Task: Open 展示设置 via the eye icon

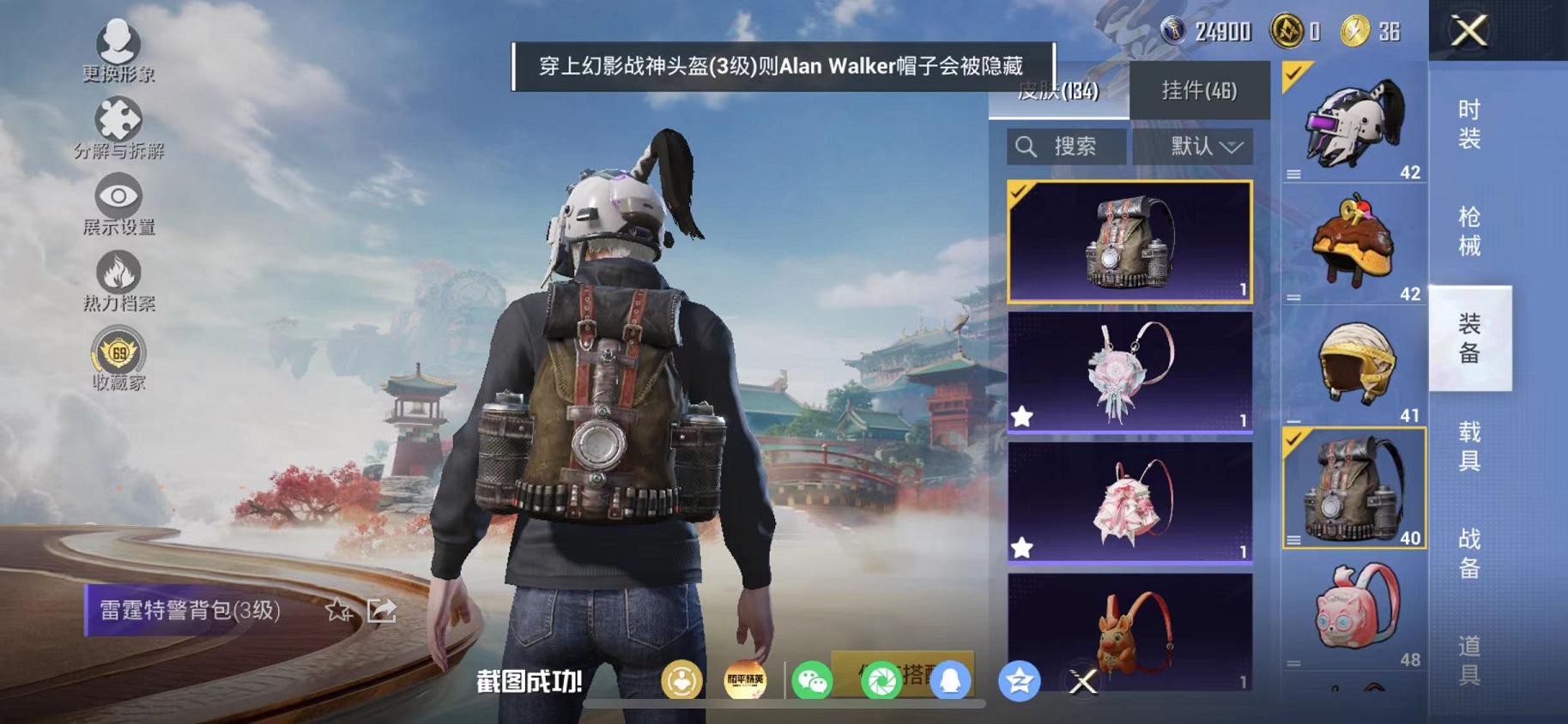Action: [118, 195]
